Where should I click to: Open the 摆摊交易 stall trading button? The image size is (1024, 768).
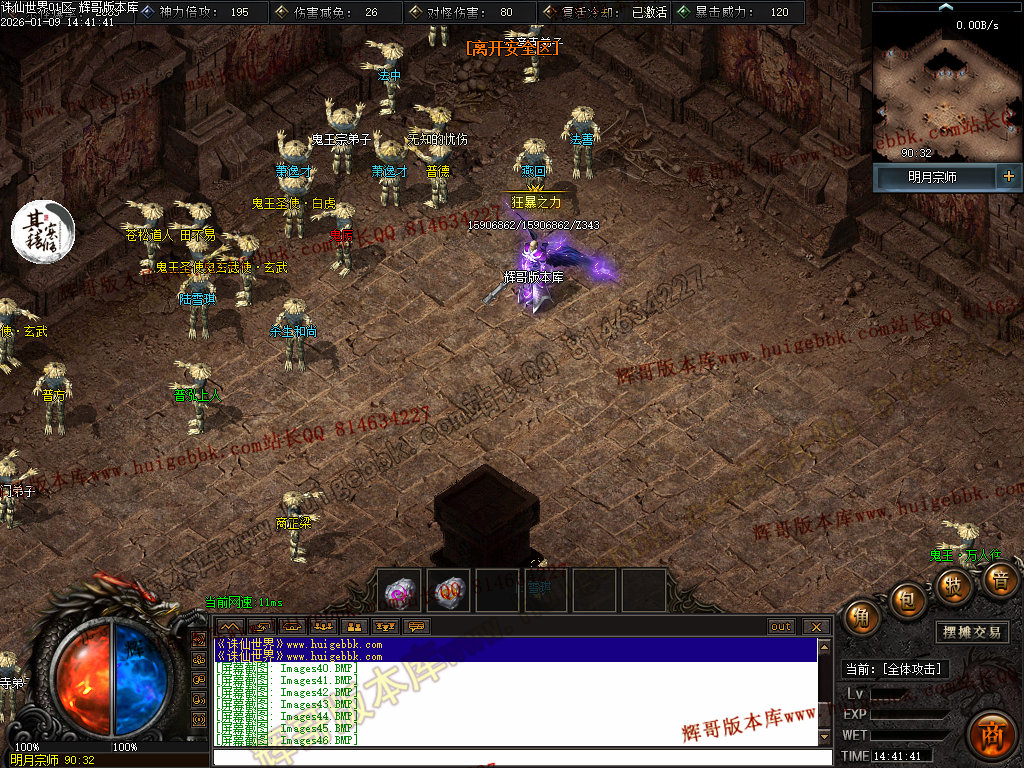click(973, 633)
